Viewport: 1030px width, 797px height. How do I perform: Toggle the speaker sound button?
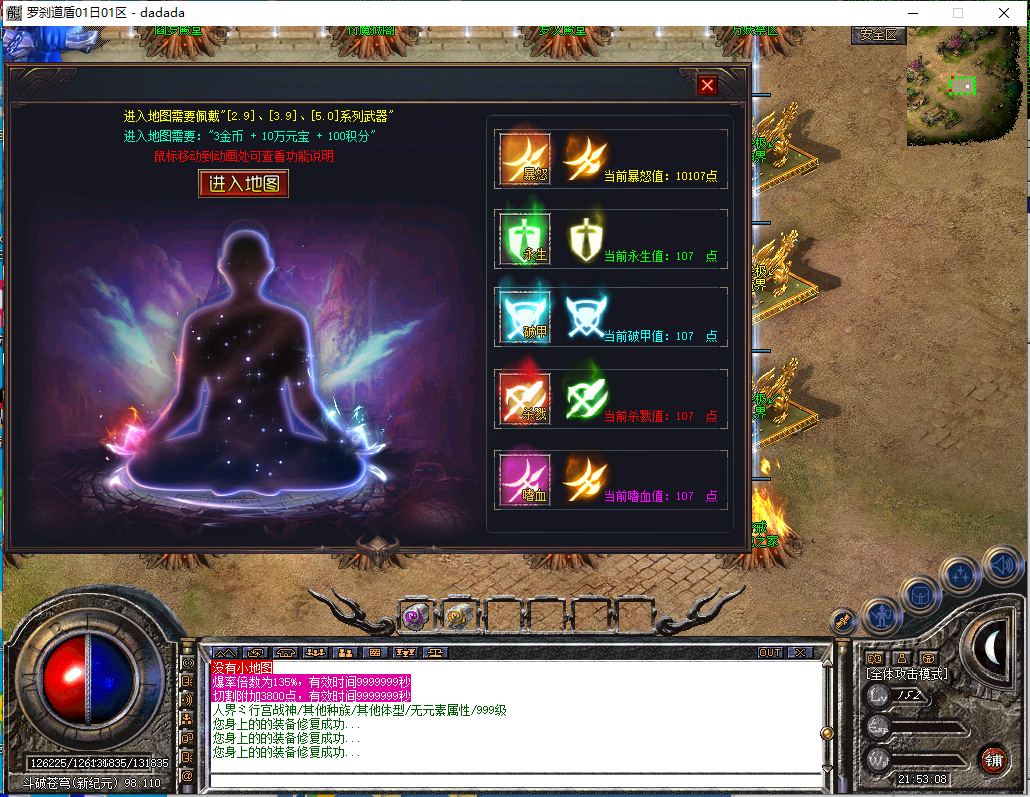tap(1001, 566)
